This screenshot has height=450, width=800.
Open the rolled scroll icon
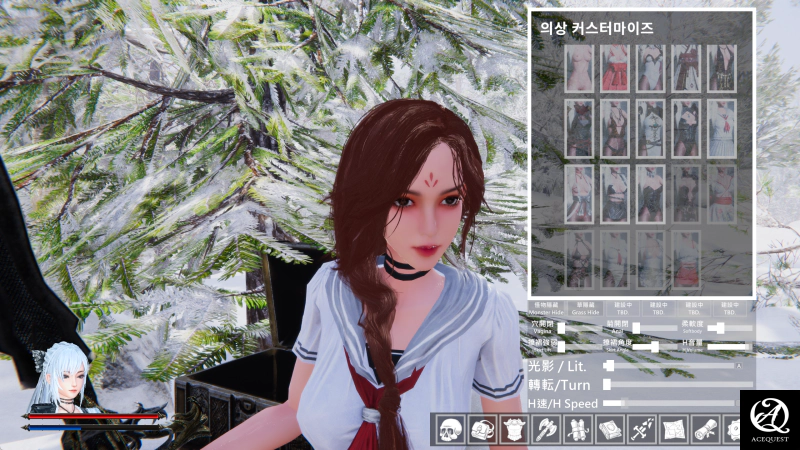click(x=705, y=430)
